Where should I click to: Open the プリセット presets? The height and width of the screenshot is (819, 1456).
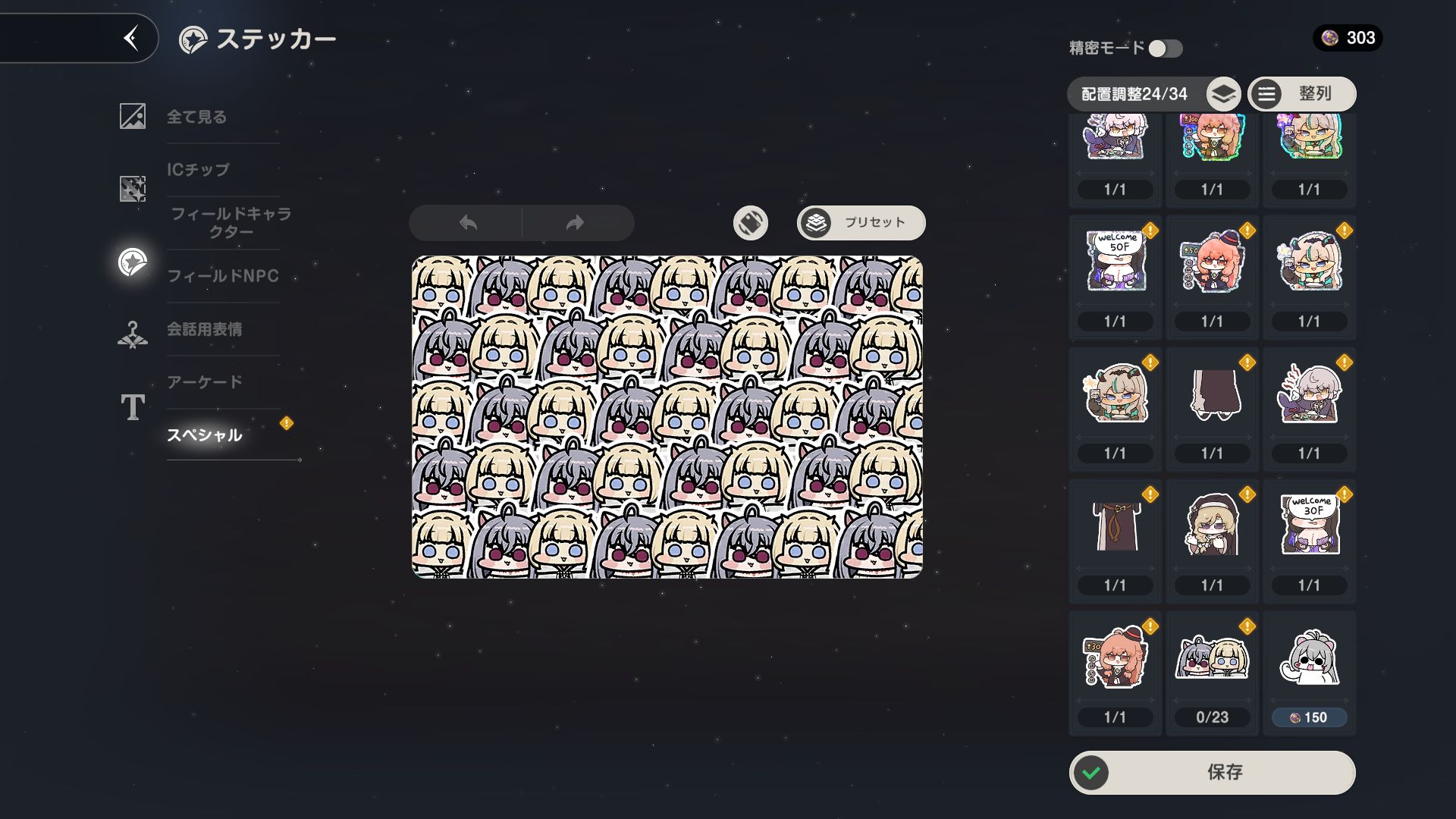tap(861, 223)
